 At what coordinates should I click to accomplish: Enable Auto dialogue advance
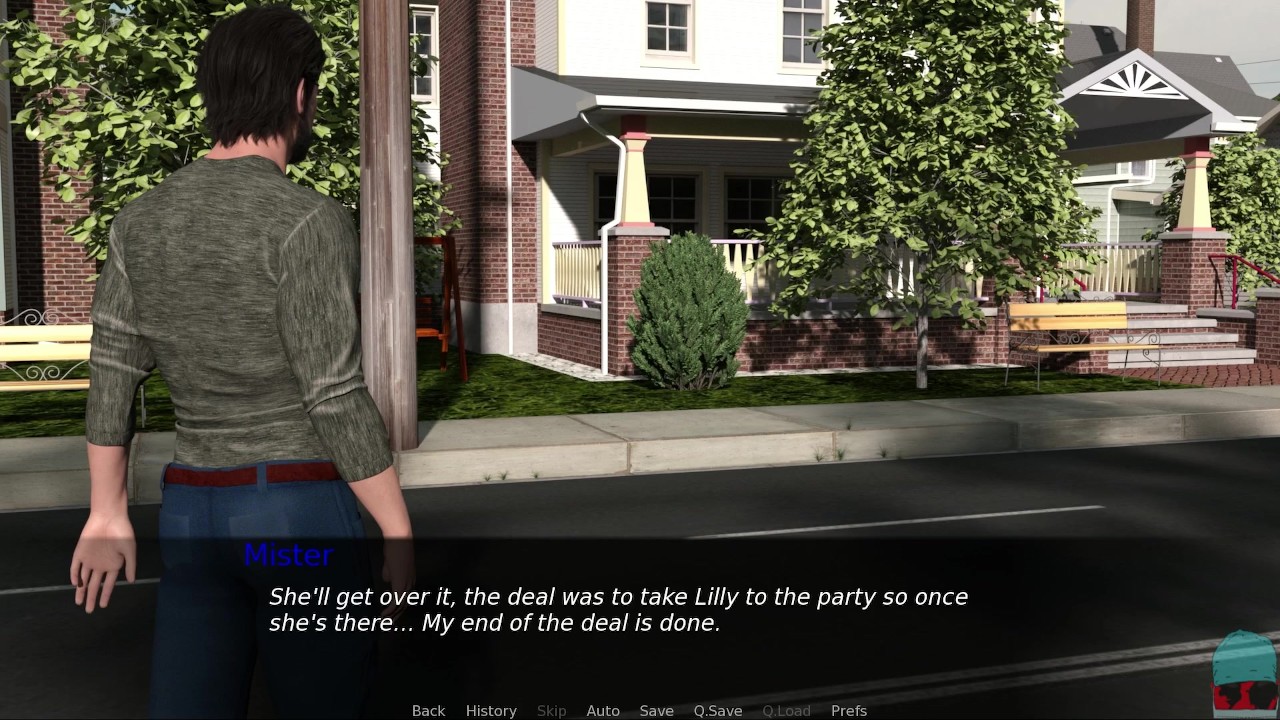tap(603, 710)
